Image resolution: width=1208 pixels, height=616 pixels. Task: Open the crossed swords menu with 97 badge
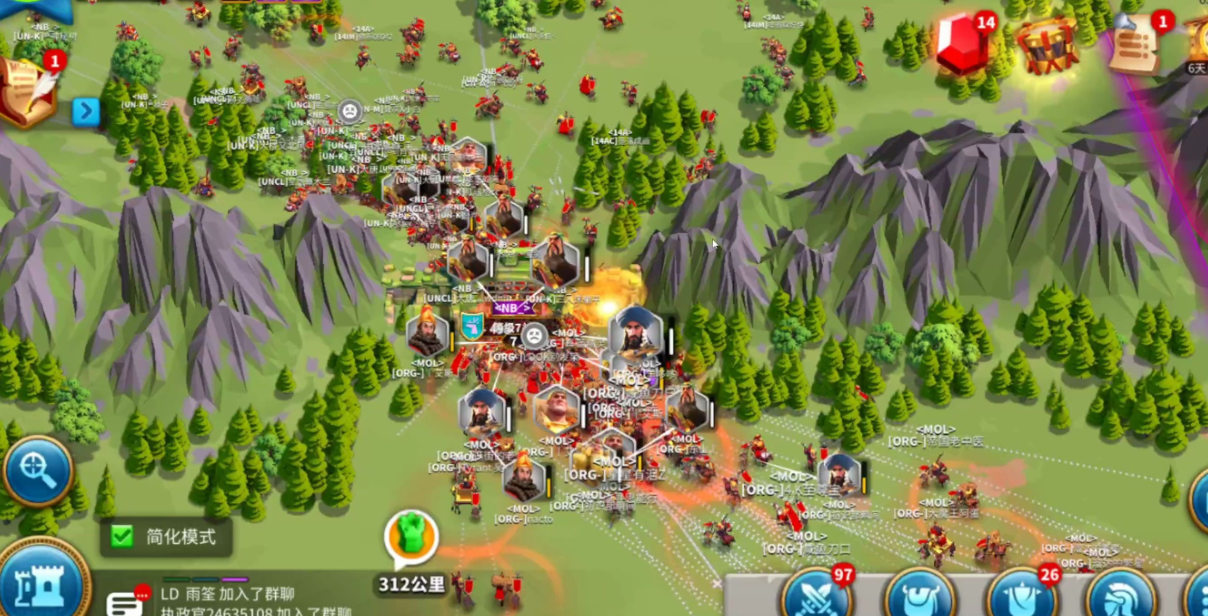coord(817,594)
